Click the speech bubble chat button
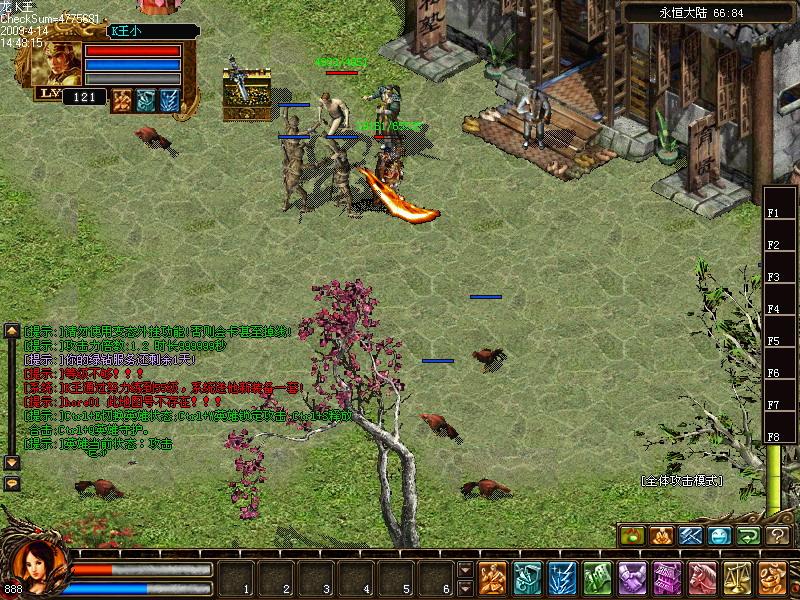The width and height of the screenshot is (800, 600). point(12,483)
